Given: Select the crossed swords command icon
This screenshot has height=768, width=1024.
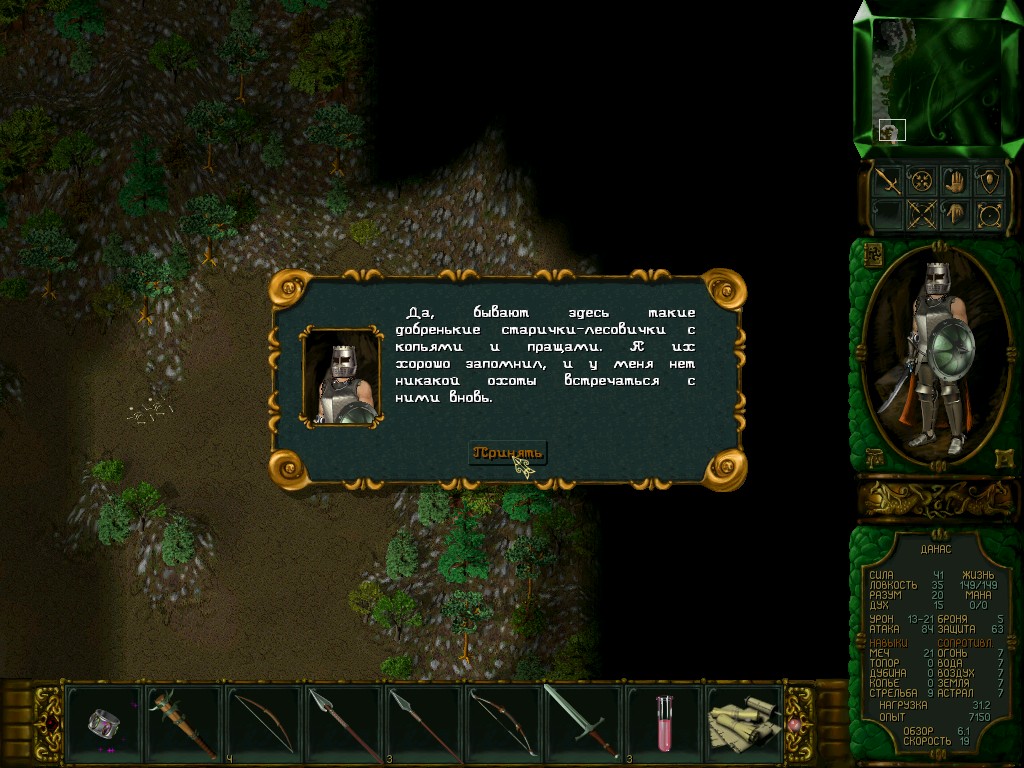Looking at the screenshot, I should (921, 214).
